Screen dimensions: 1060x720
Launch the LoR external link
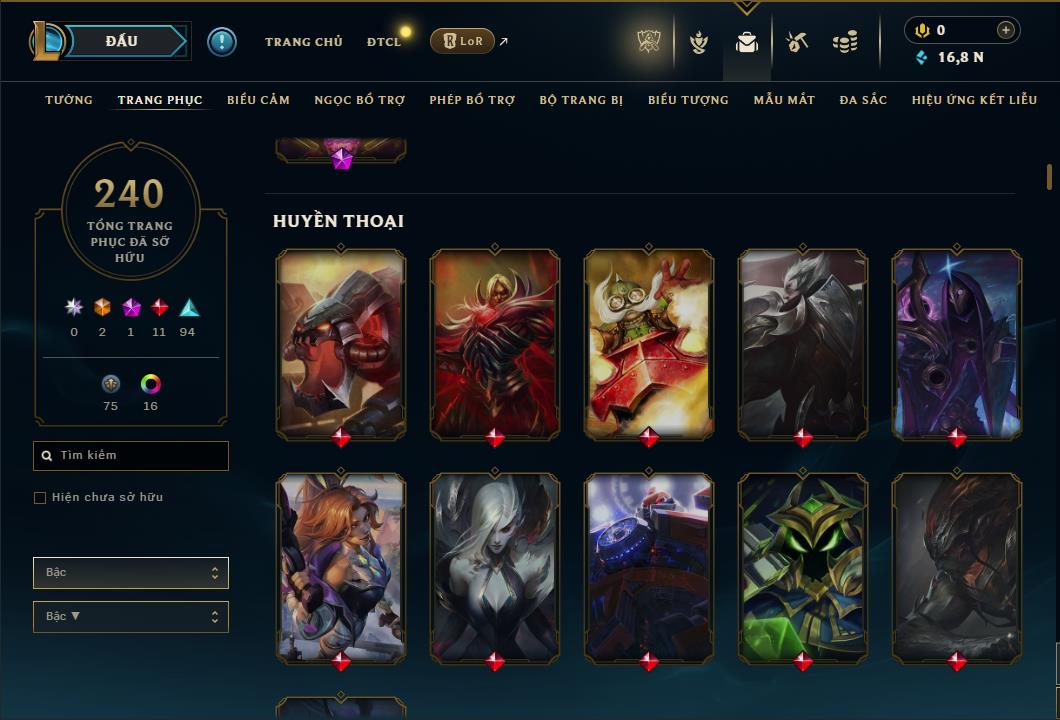tap(462, 41)
